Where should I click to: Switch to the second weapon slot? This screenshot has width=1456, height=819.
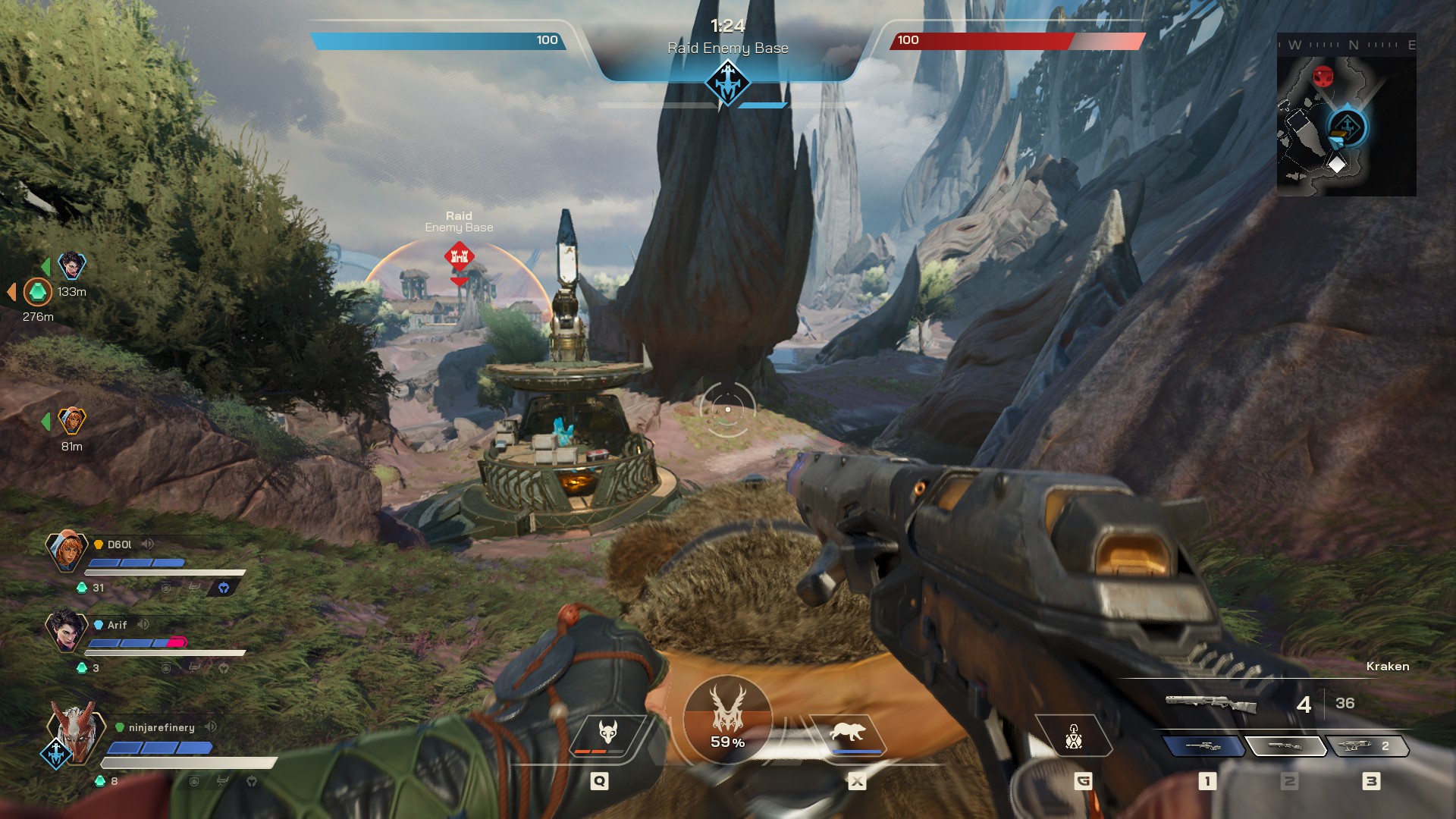click(1285, 746)
